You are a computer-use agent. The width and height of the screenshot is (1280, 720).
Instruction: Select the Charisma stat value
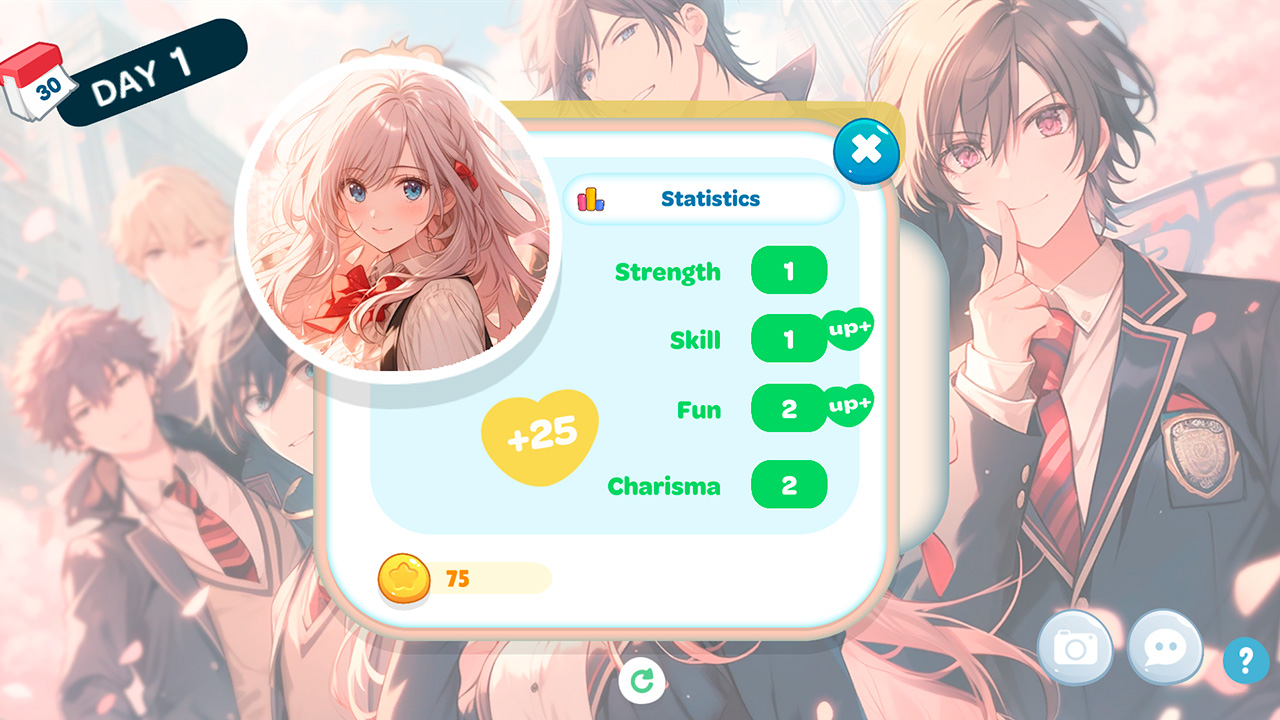point(789,485)
